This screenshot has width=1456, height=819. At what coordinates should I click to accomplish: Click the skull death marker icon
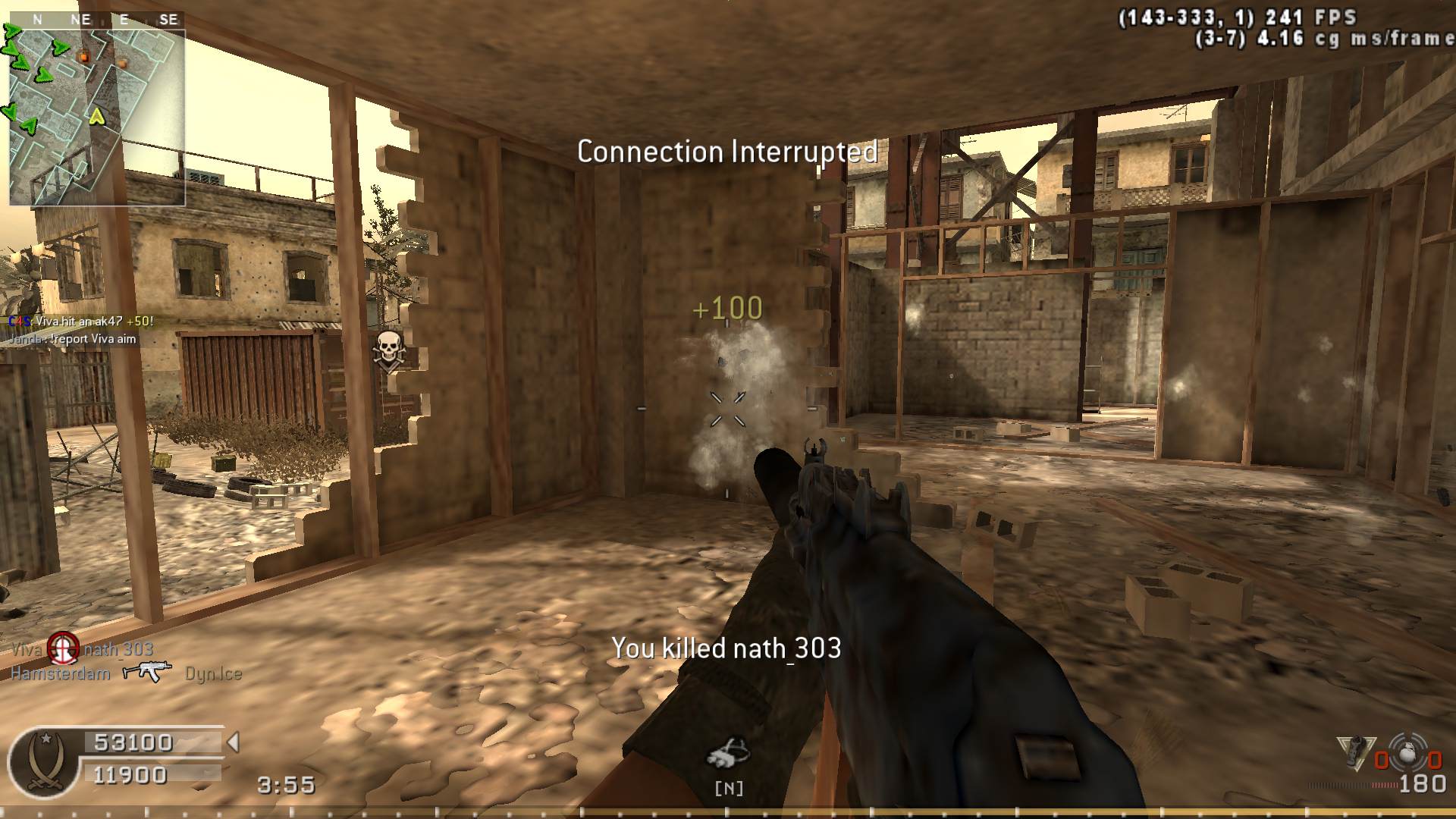coord(389,352)
